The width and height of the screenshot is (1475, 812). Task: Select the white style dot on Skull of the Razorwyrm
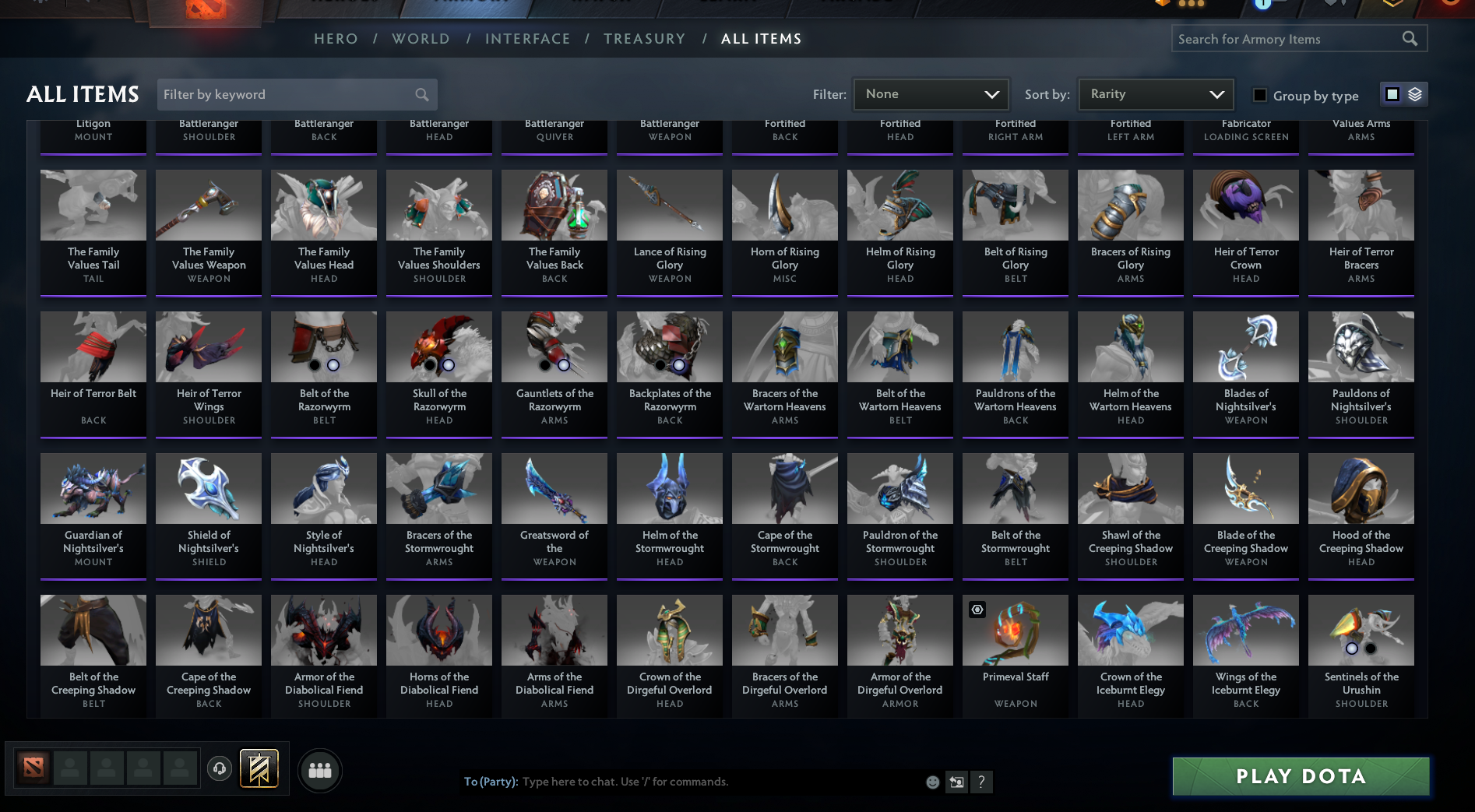point(449,364)
